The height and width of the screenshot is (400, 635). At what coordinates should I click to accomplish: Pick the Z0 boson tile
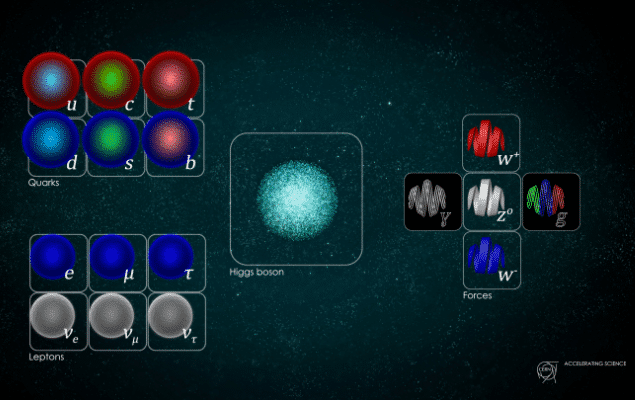pos(491,200)
